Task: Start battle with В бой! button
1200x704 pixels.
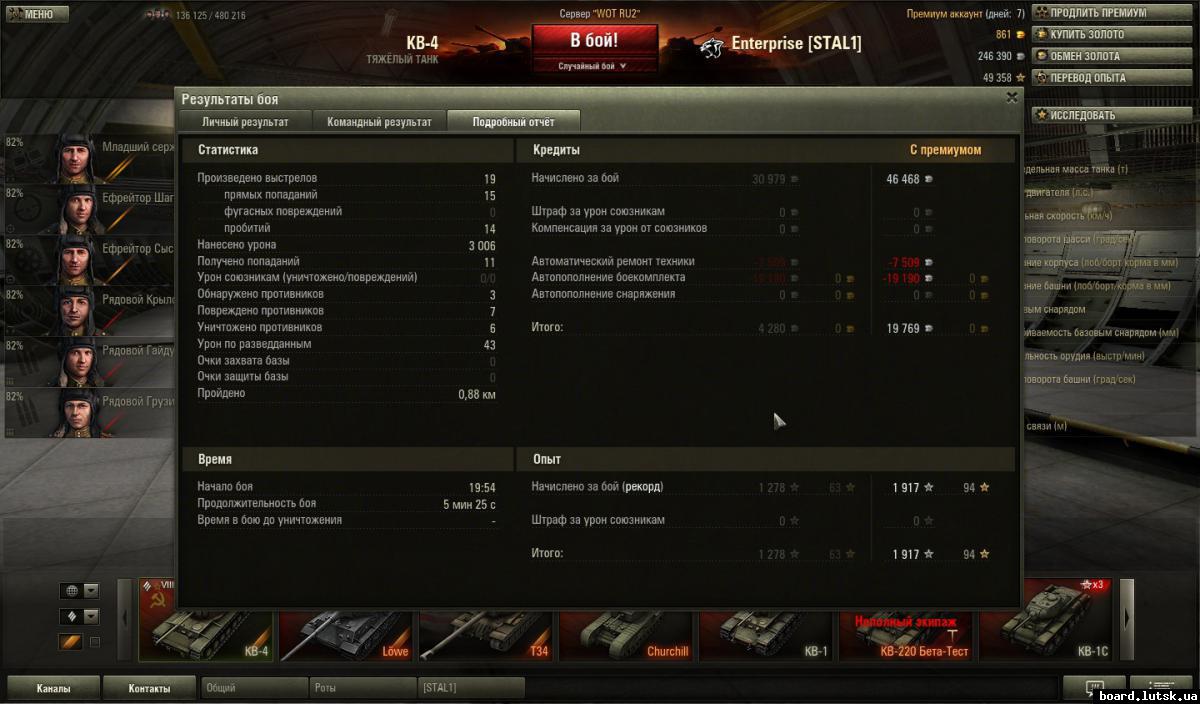Action: point(594,41)
